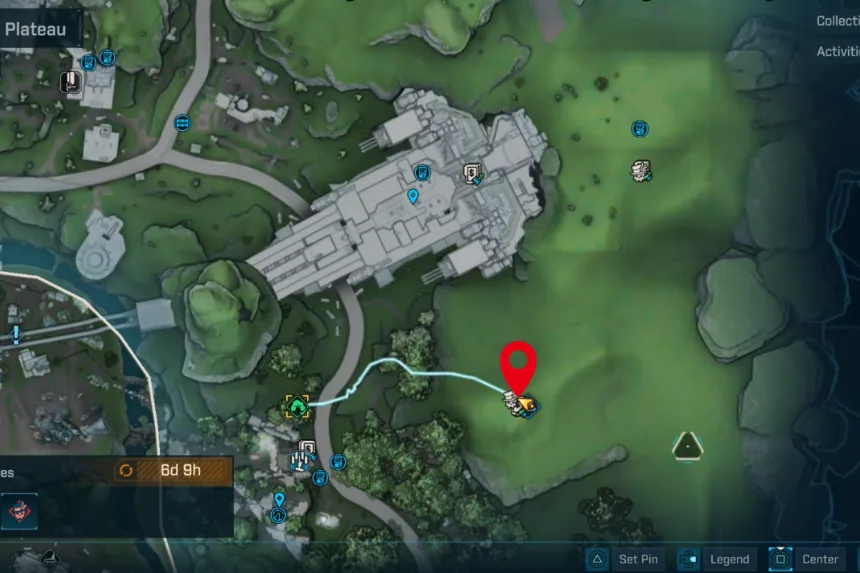The image size is (860, 573).
Task: Center the map view
Action: coord(808,559)
